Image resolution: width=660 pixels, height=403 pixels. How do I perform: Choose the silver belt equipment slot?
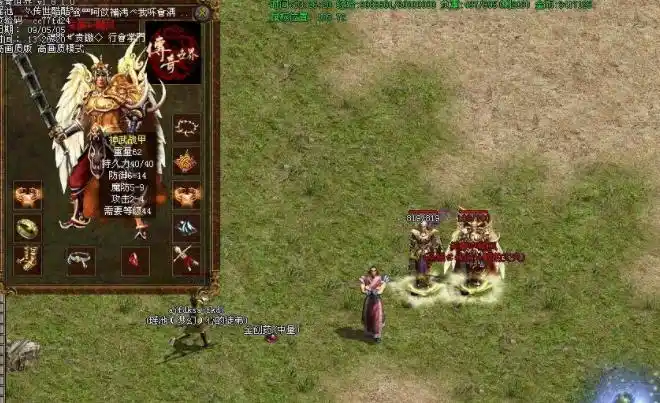(x=81, y=260)
